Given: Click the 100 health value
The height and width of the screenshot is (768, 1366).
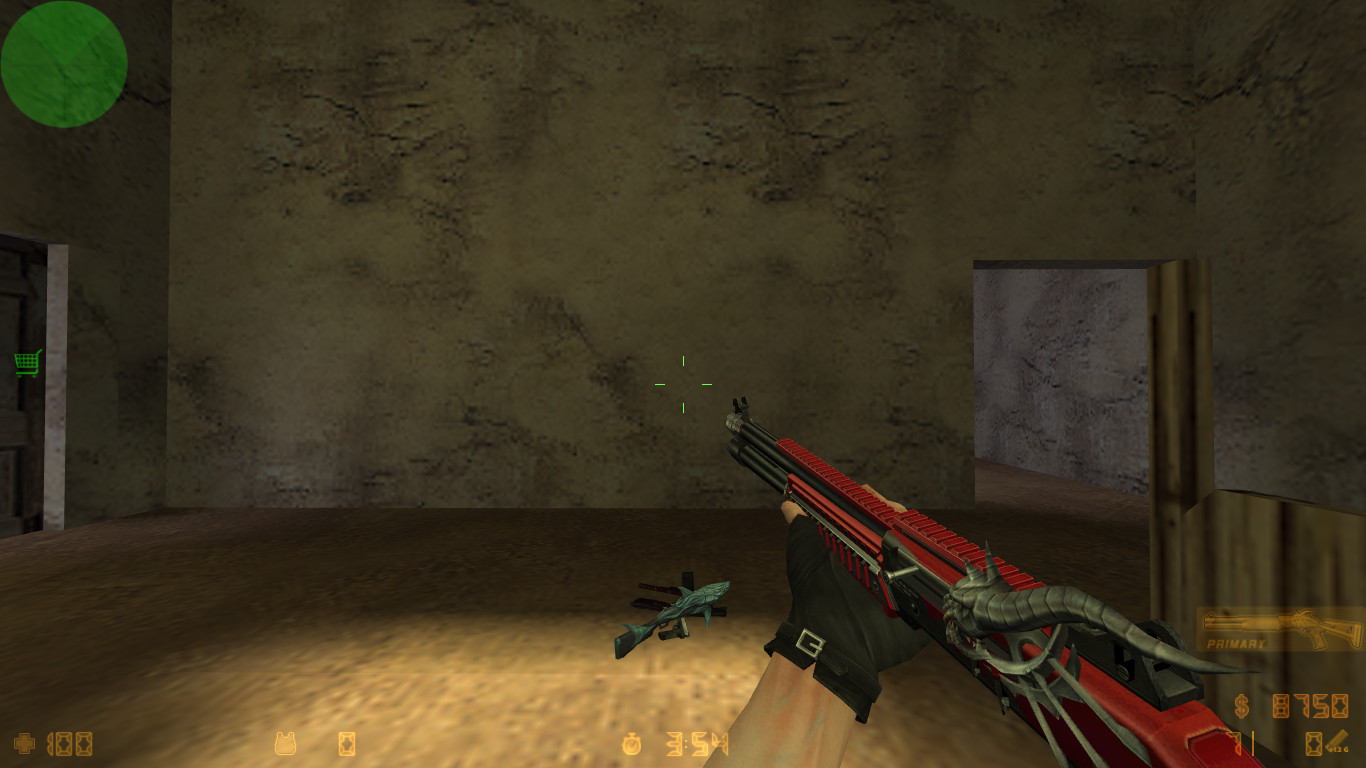Looking at the screenshot, I should (70, 744).
